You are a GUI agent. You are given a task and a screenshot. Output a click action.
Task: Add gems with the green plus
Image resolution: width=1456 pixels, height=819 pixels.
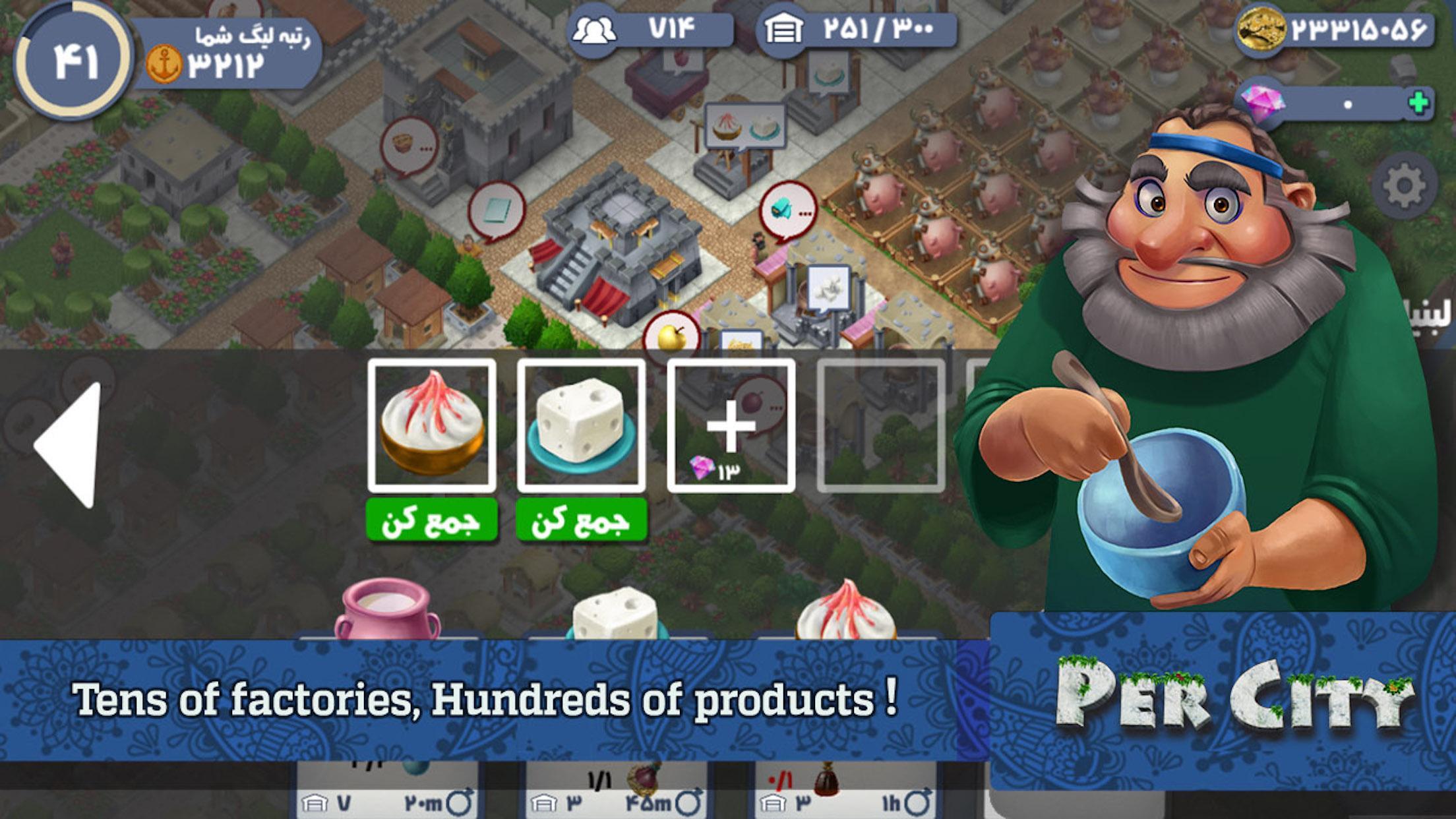pyautogui.click(x=1417, y=104)
